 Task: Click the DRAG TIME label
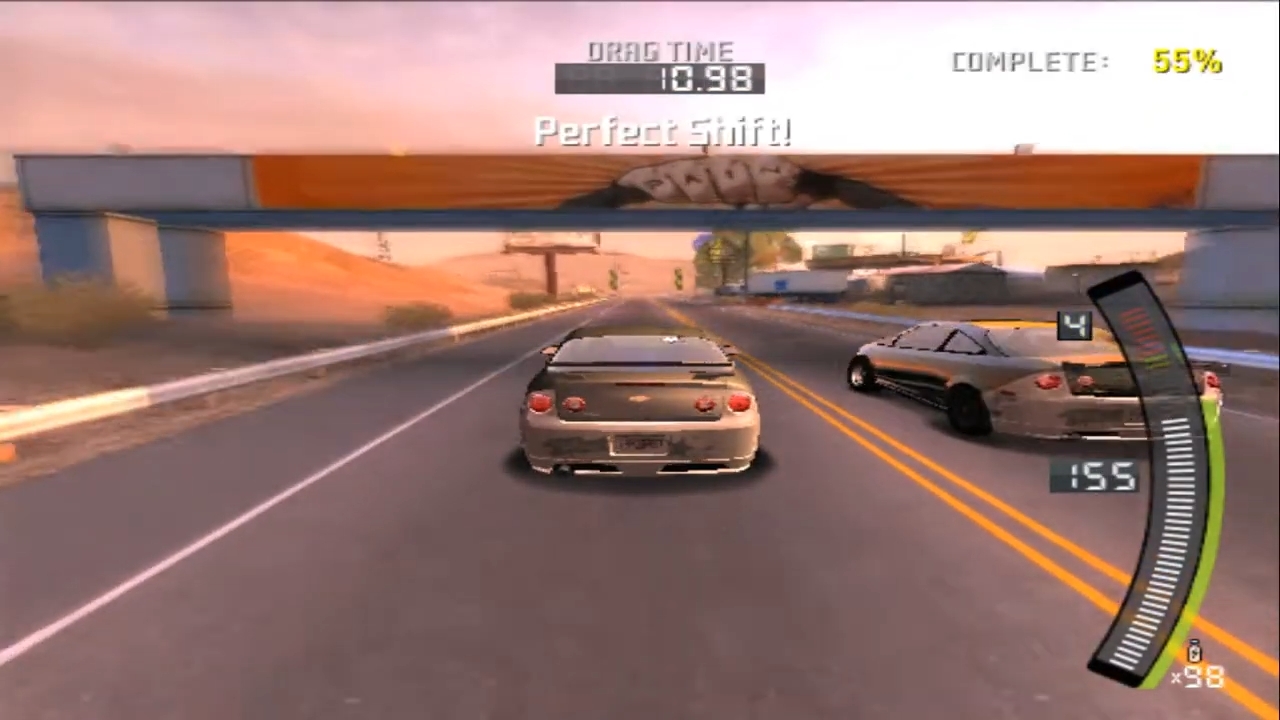point(660,51)
